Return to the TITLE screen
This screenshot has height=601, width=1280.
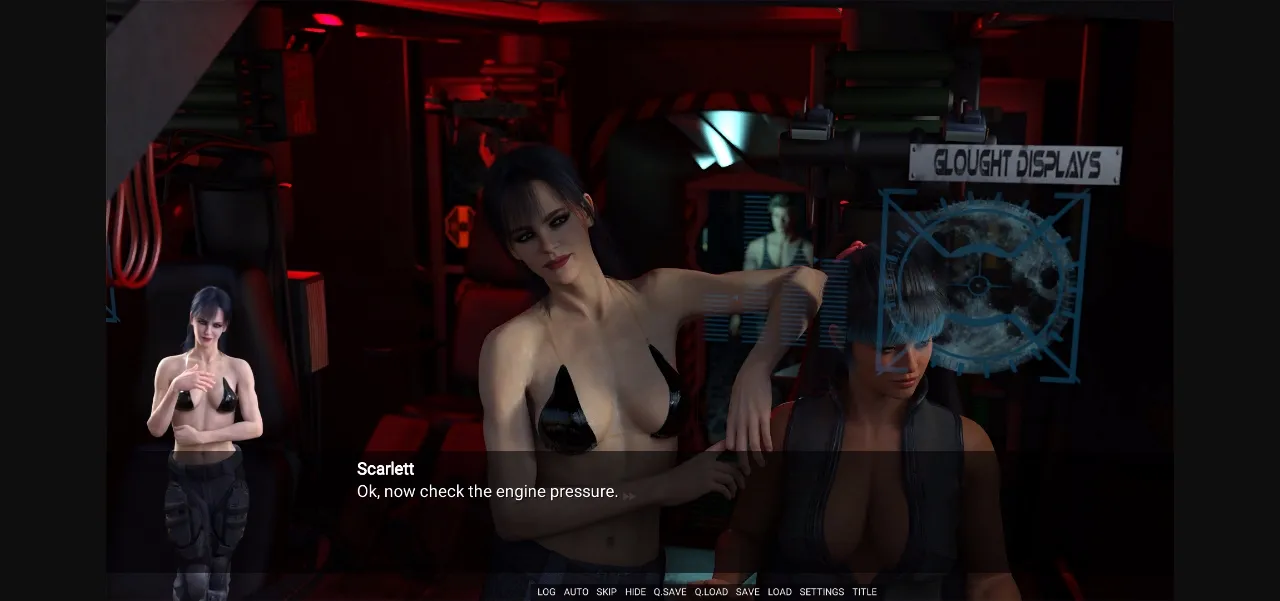point(864,592)
